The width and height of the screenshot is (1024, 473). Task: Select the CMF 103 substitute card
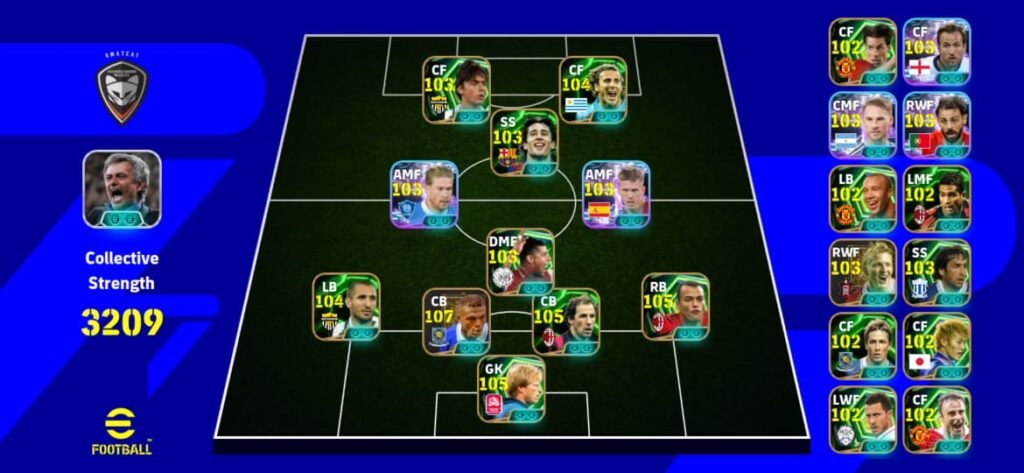point(862,125)
